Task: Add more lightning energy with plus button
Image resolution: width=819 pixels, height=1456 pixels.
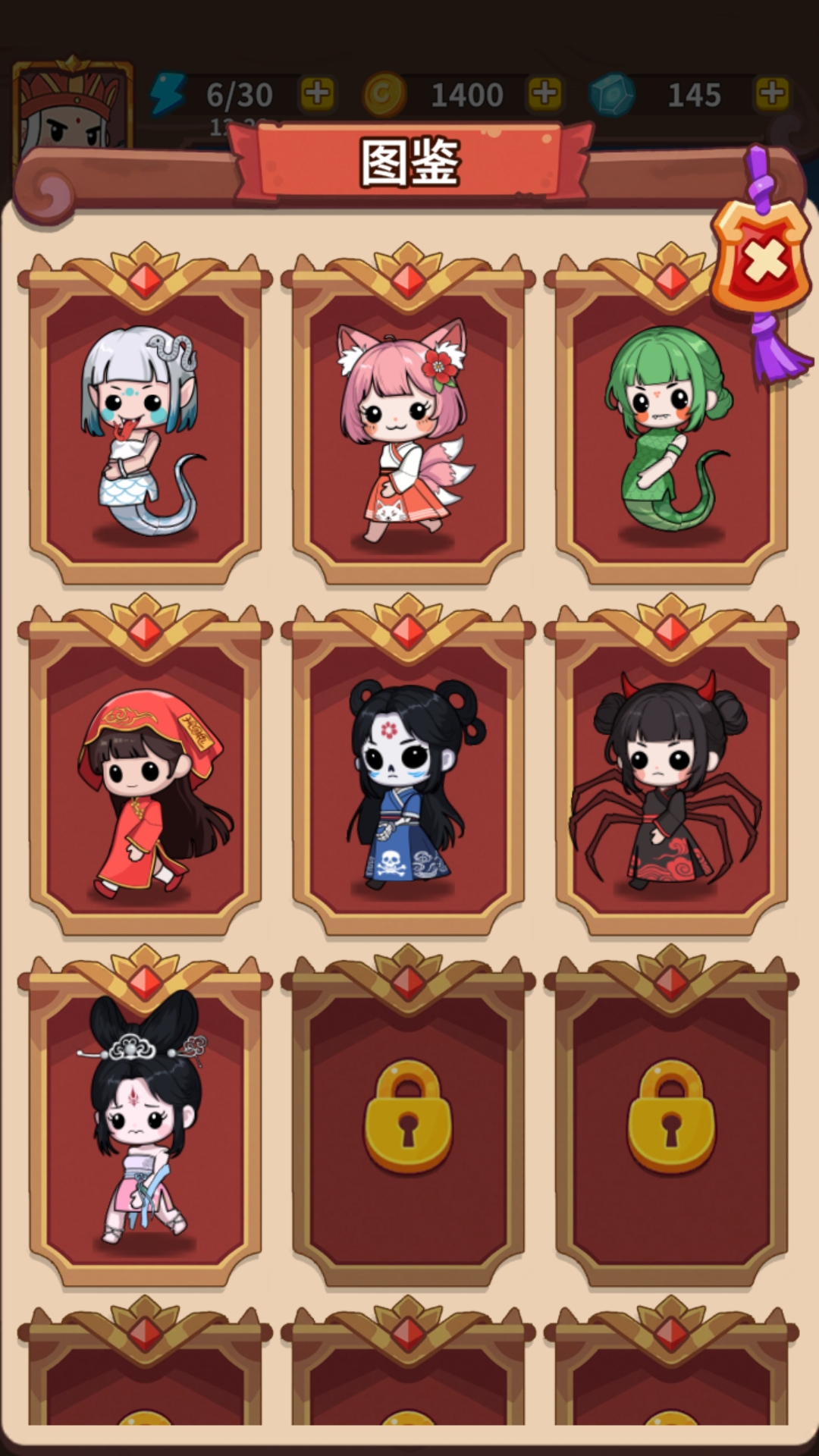Action: click(x=318, y=94)
